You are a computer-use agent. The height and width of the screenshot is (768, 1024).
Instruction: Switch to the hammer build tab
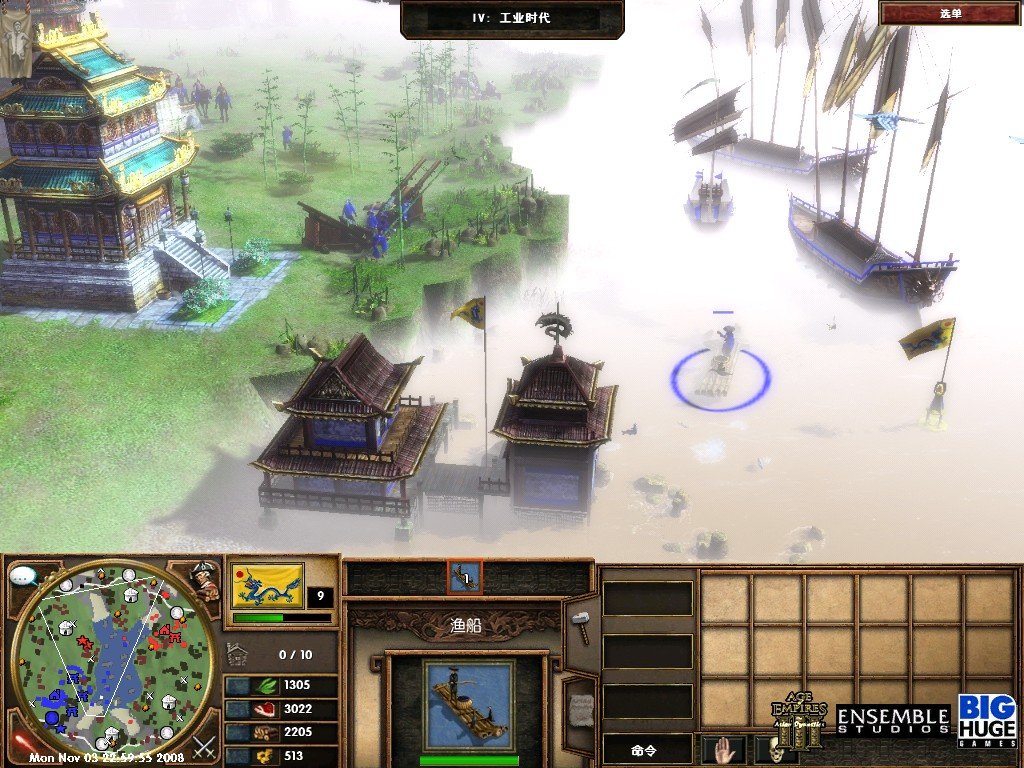pyautogui.click(x=580, y=627)
